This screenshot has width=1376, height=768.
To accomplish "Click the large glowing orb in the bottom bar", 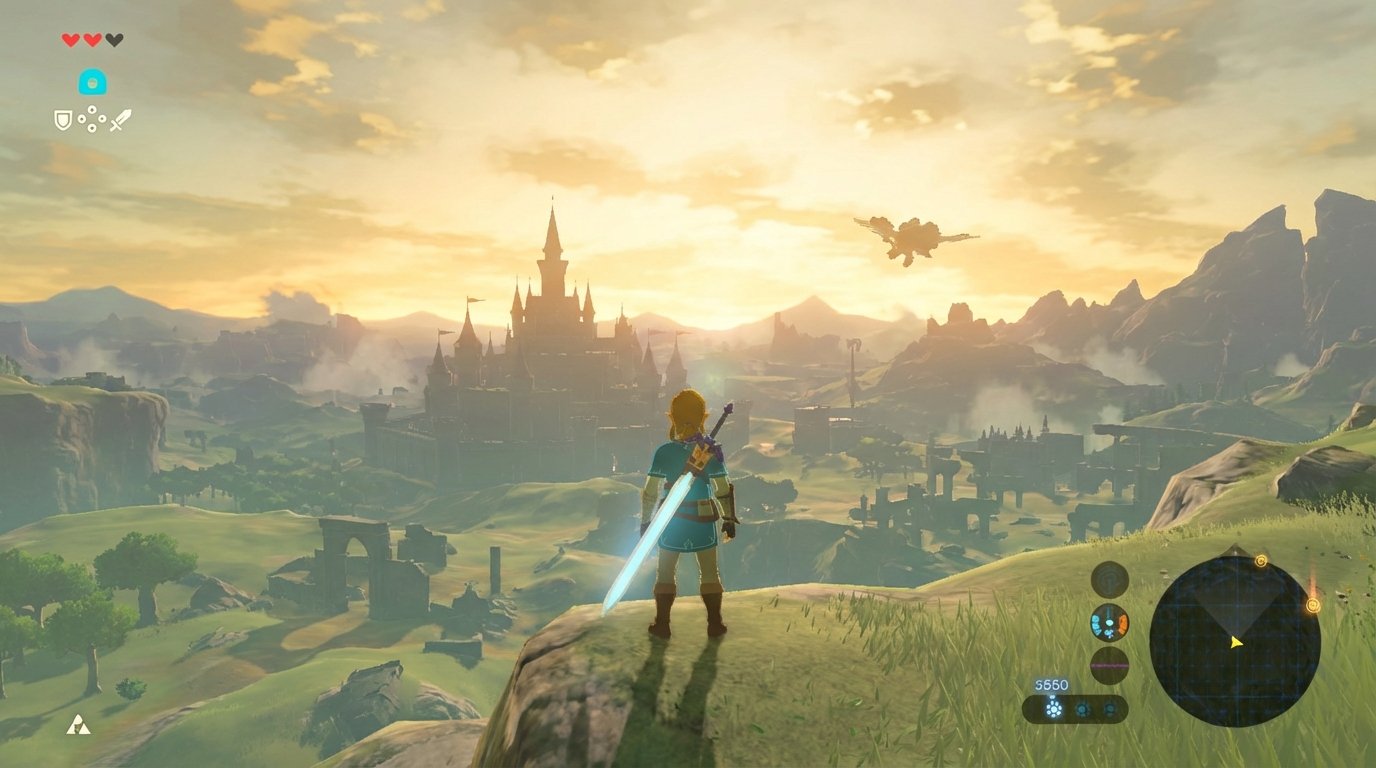I will (1052, 707).
